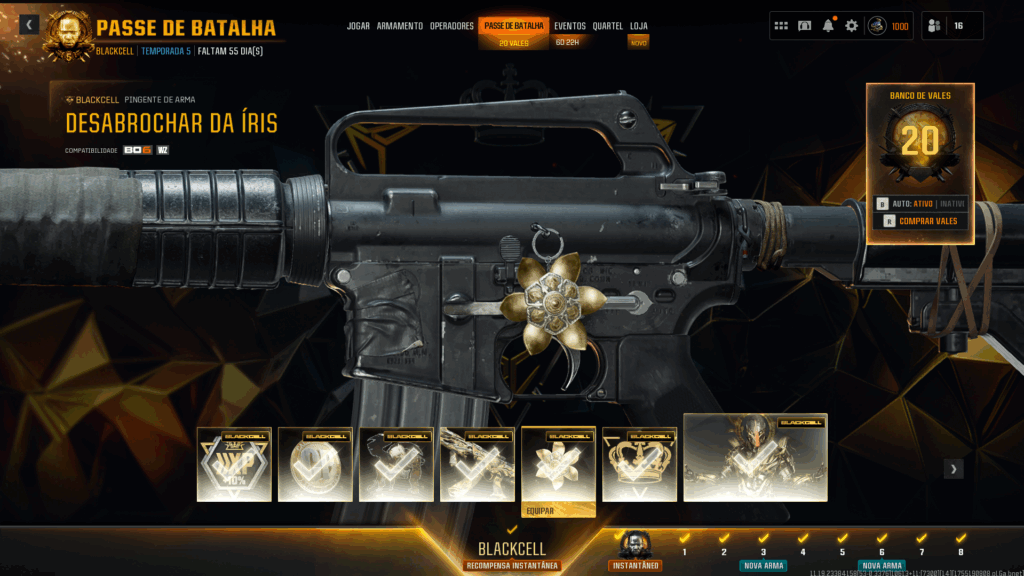Select the armored operator skin reward
The width and height of the screenshot is (1024, 576).
755,457
